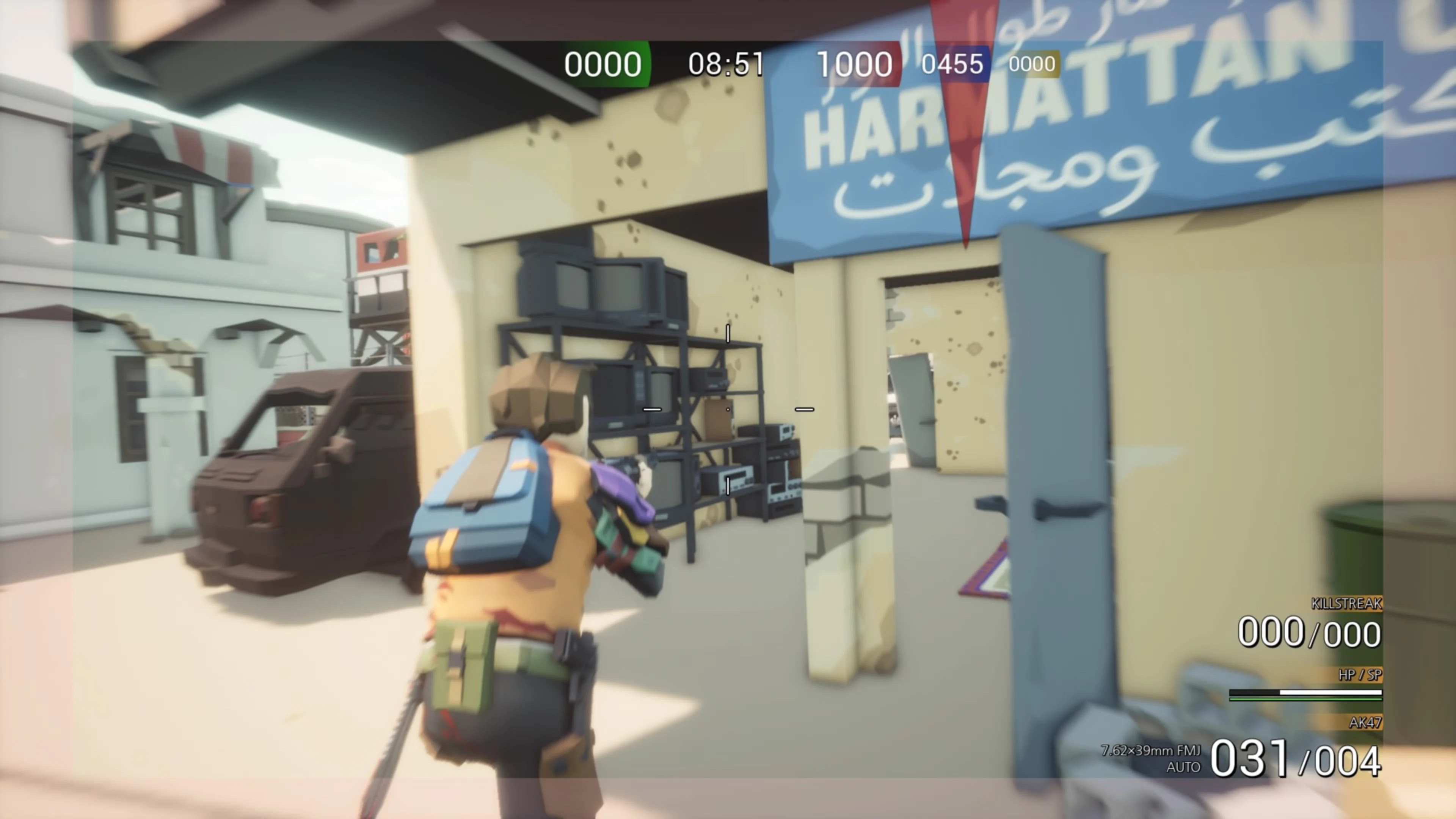Click the crosshair at screen center
1456x819 pixels.
(x=728, y=409)
